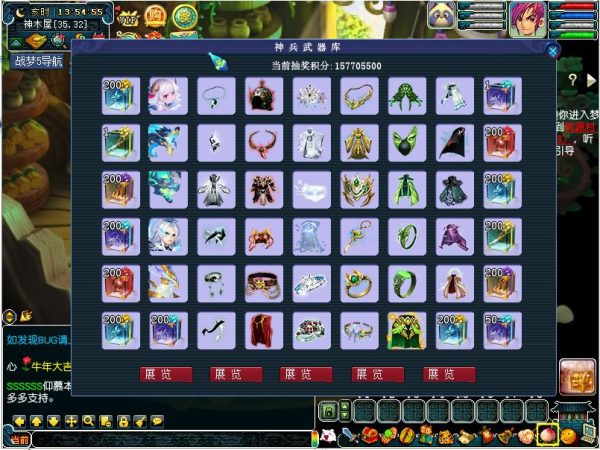
Task: Close the 神兵武器库 window
Action: point(552,47)
